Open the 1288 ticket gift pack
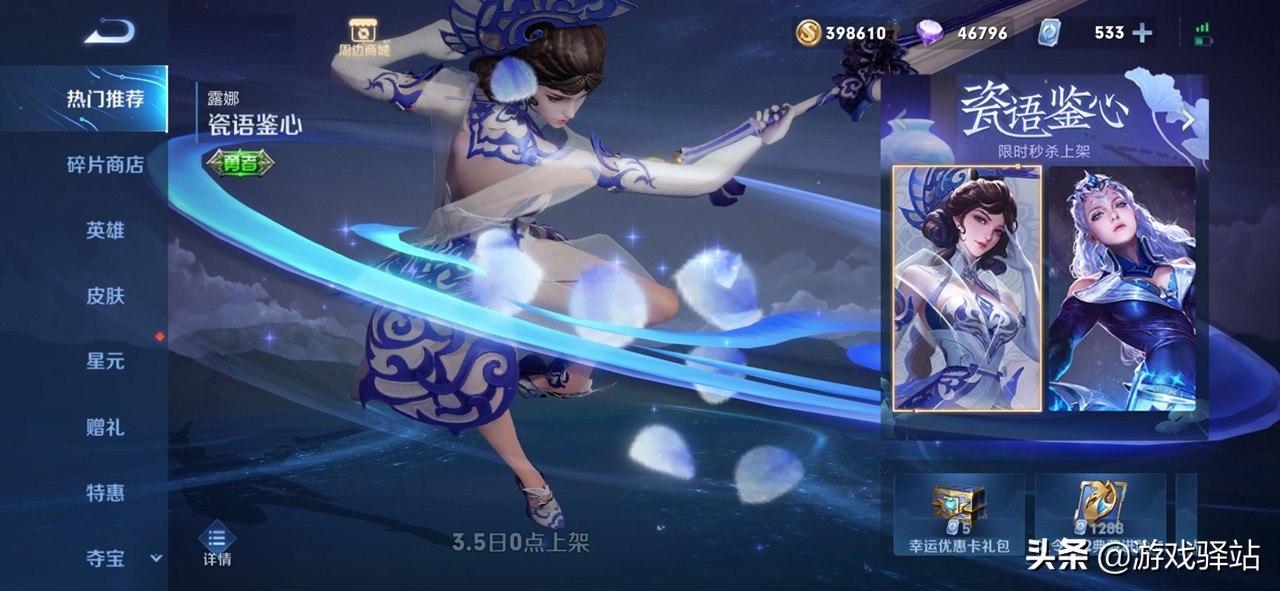The image size is (1280, 591). [1100, 514]
